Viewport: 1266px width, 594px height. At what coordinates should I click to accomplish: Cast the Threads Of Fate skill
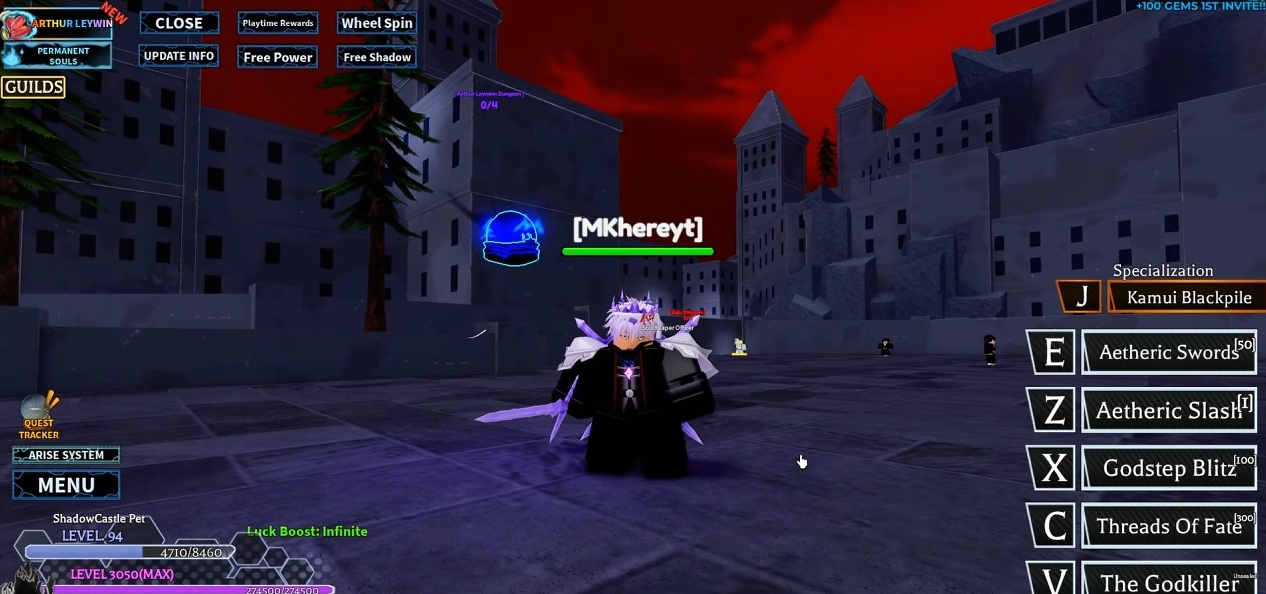1169,526
